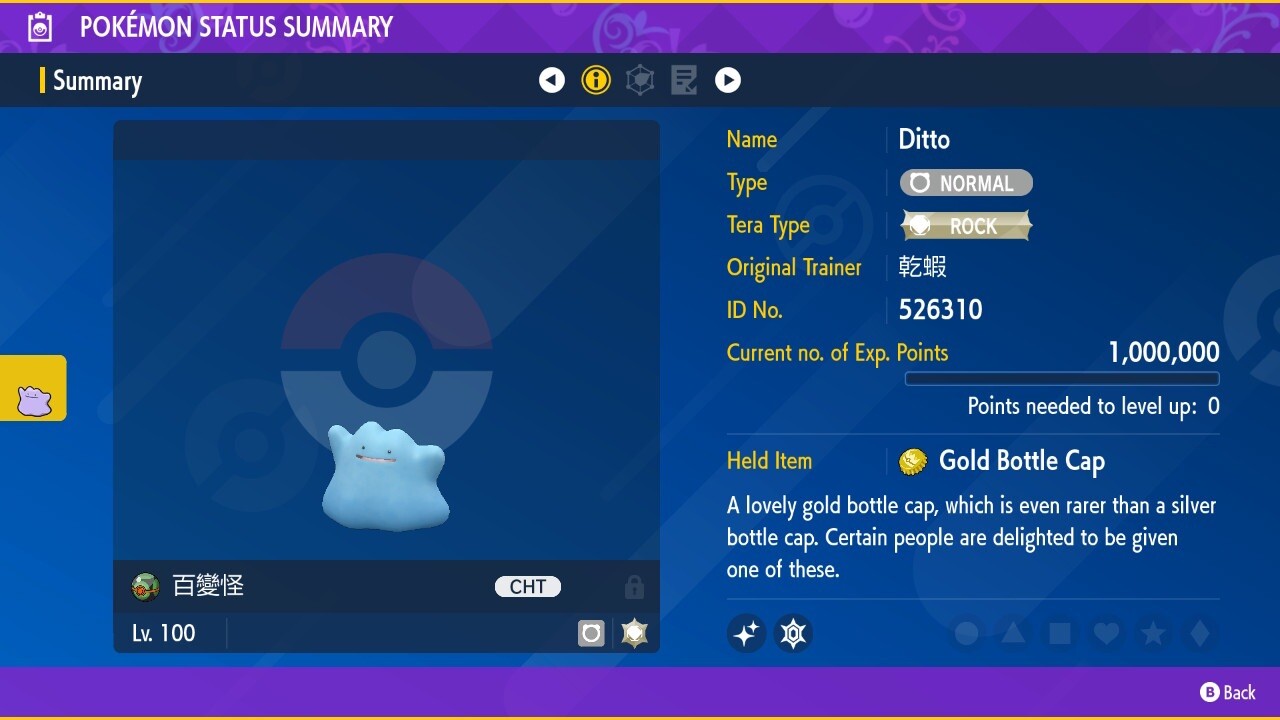Select the gold ribbon mark icon
This screenshot has height=720, width=1280.
(x=633, y=633)
